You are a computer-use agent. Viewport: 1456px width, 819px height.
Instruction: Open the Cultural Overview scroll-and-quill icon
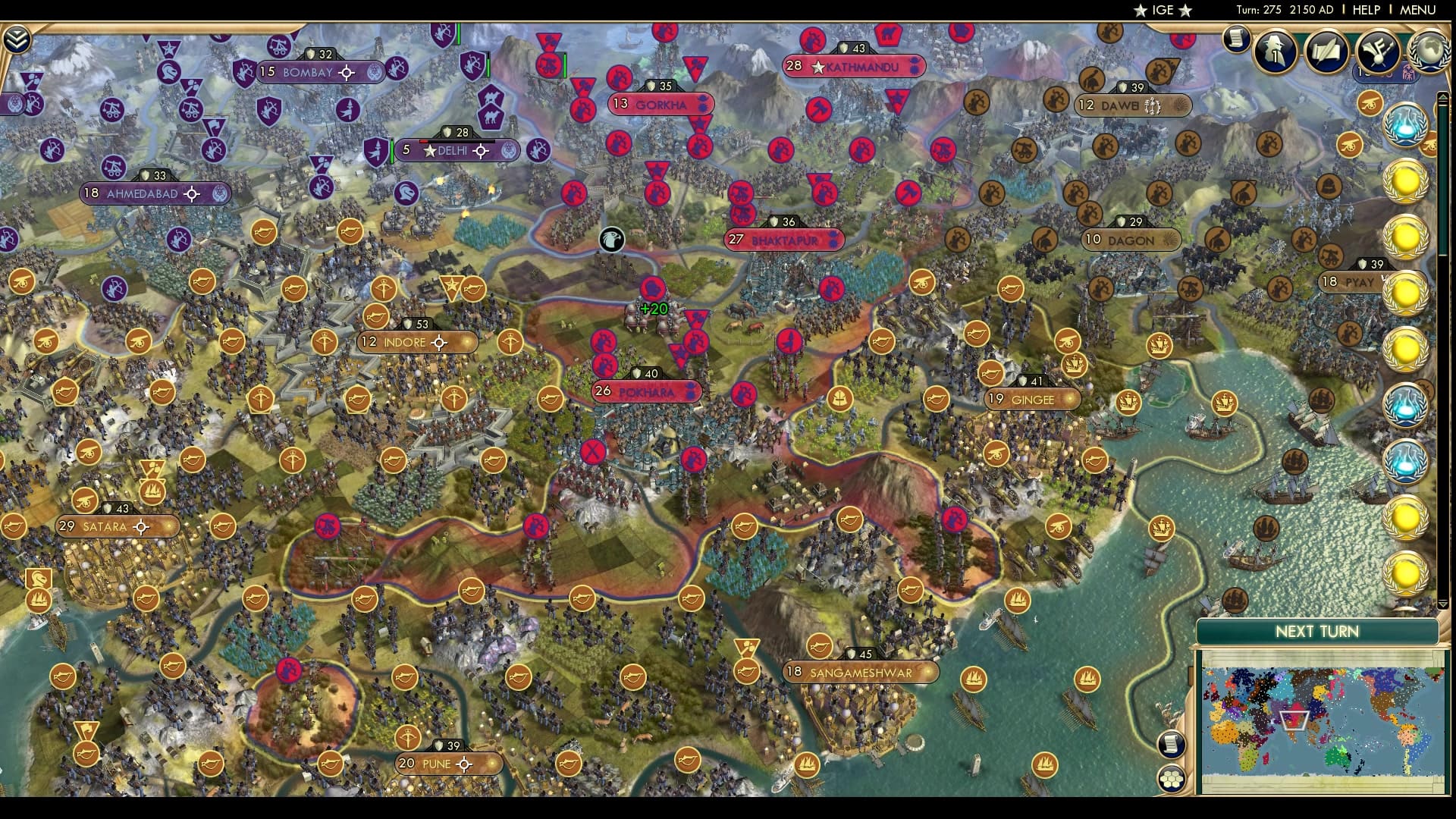(1326, 52)
